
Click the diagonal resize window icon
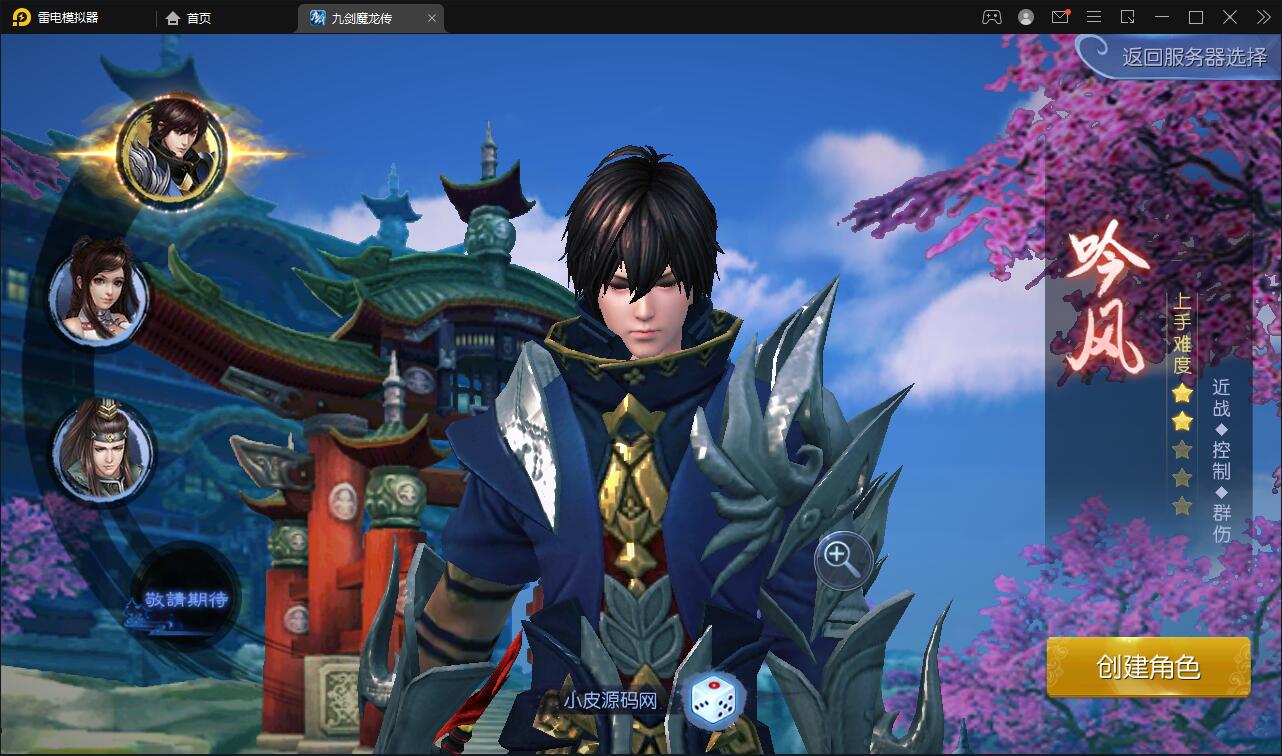(1127, 17)
